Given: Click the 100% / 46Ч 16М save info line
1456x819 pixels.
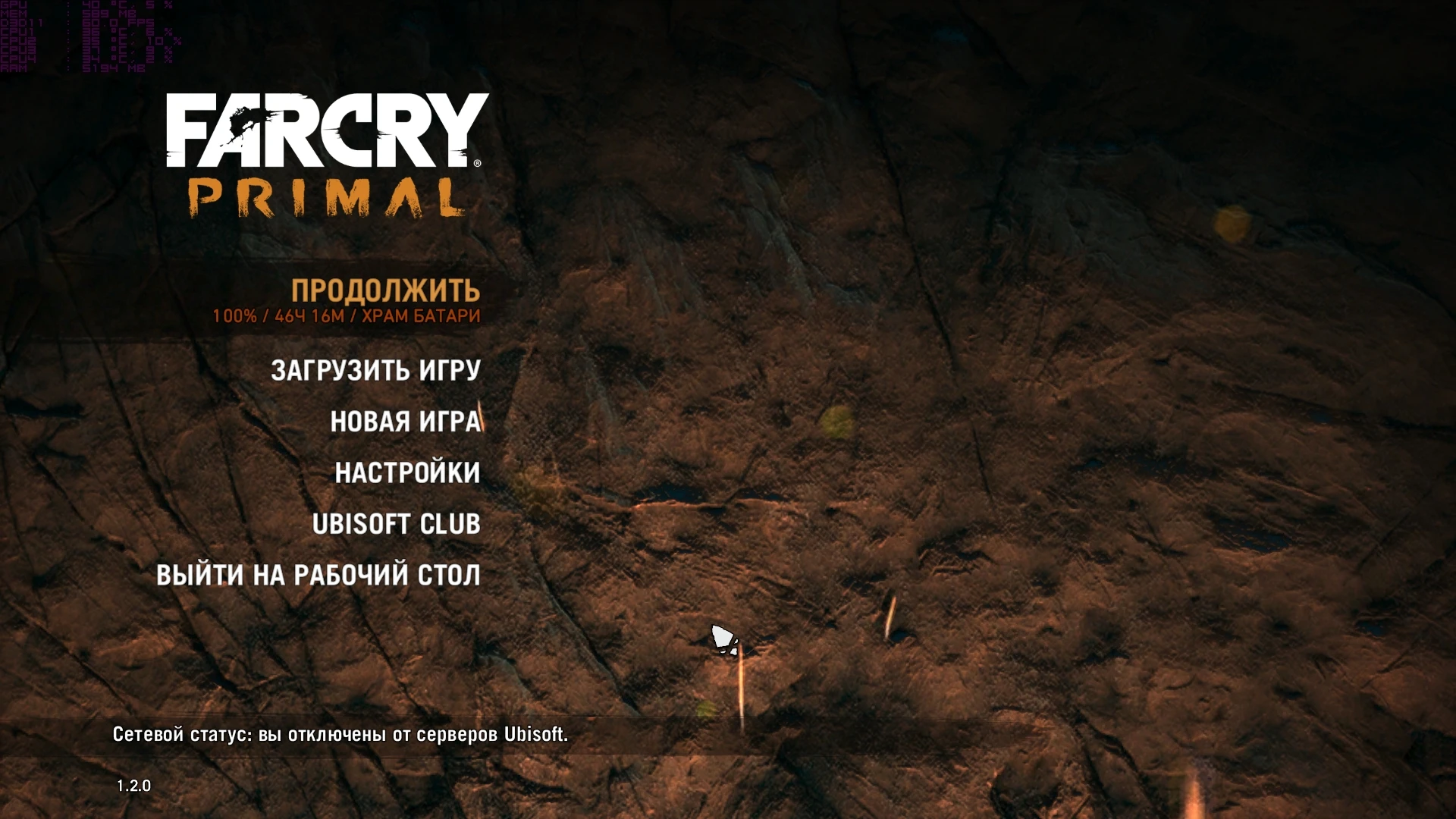Looking at the screenshot, I should (x=281, y=317).
